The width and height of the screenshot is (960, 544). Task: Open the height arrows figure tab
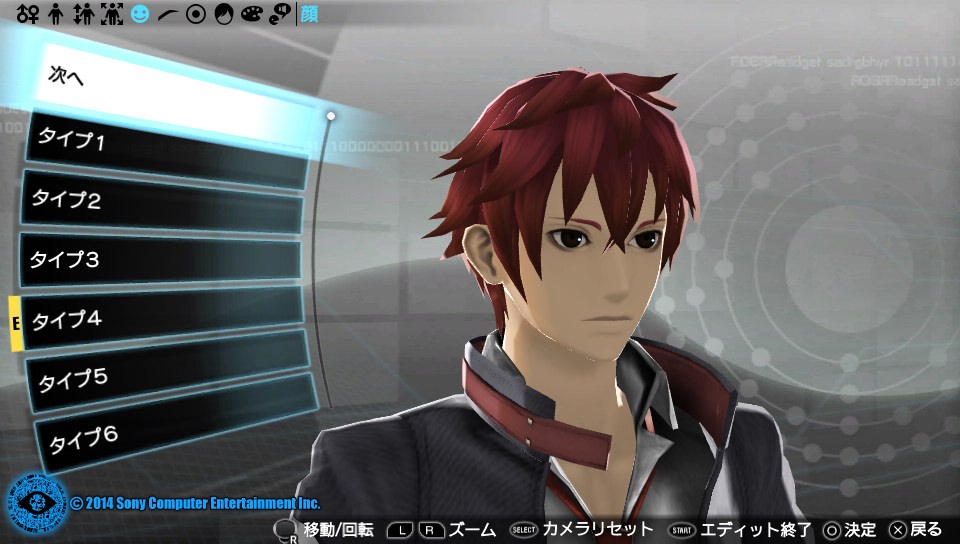pos(83,15)
